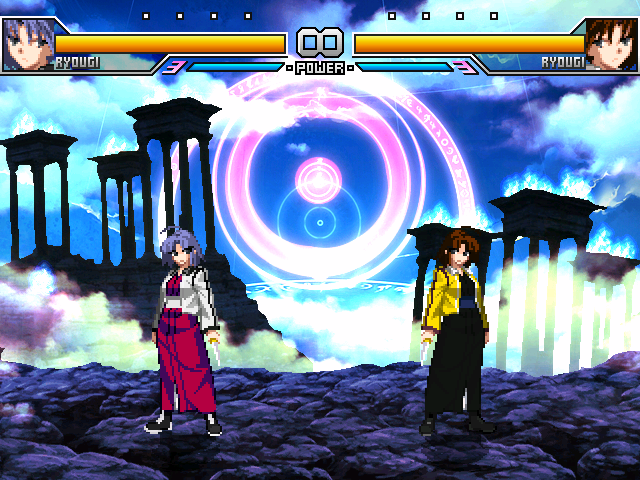Click the purple-haired player one portrait

pos(27,45)
